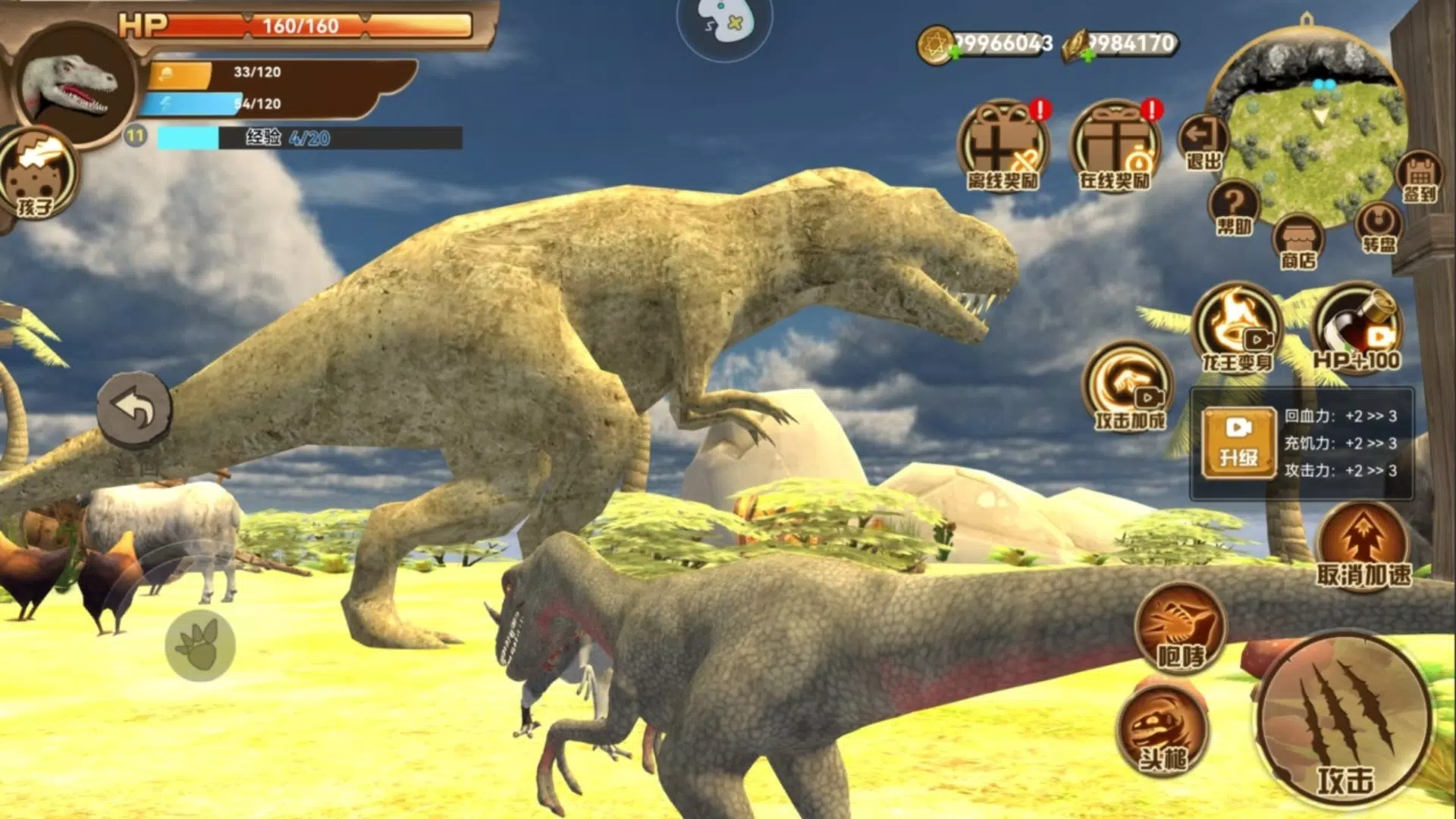Activate the Roar skill
1456x819 pixels.
[x=1180, y=628]
